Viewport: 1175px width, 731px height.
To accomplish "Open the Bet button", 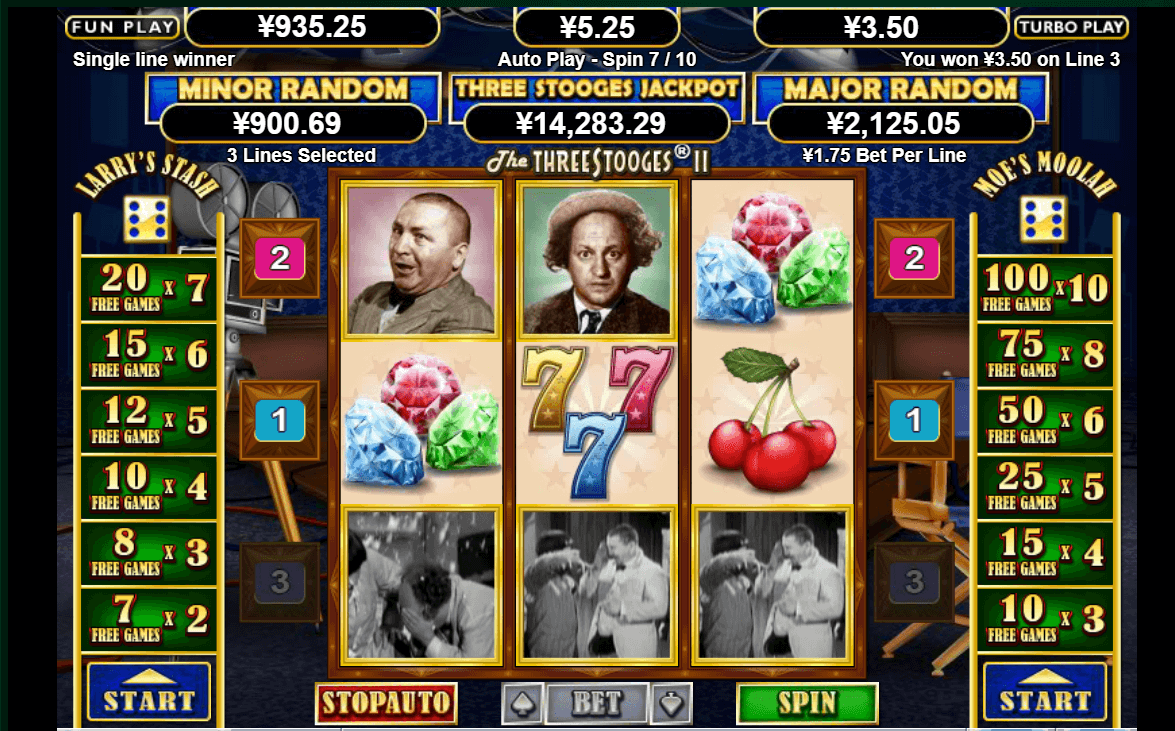I will (596, 703).
